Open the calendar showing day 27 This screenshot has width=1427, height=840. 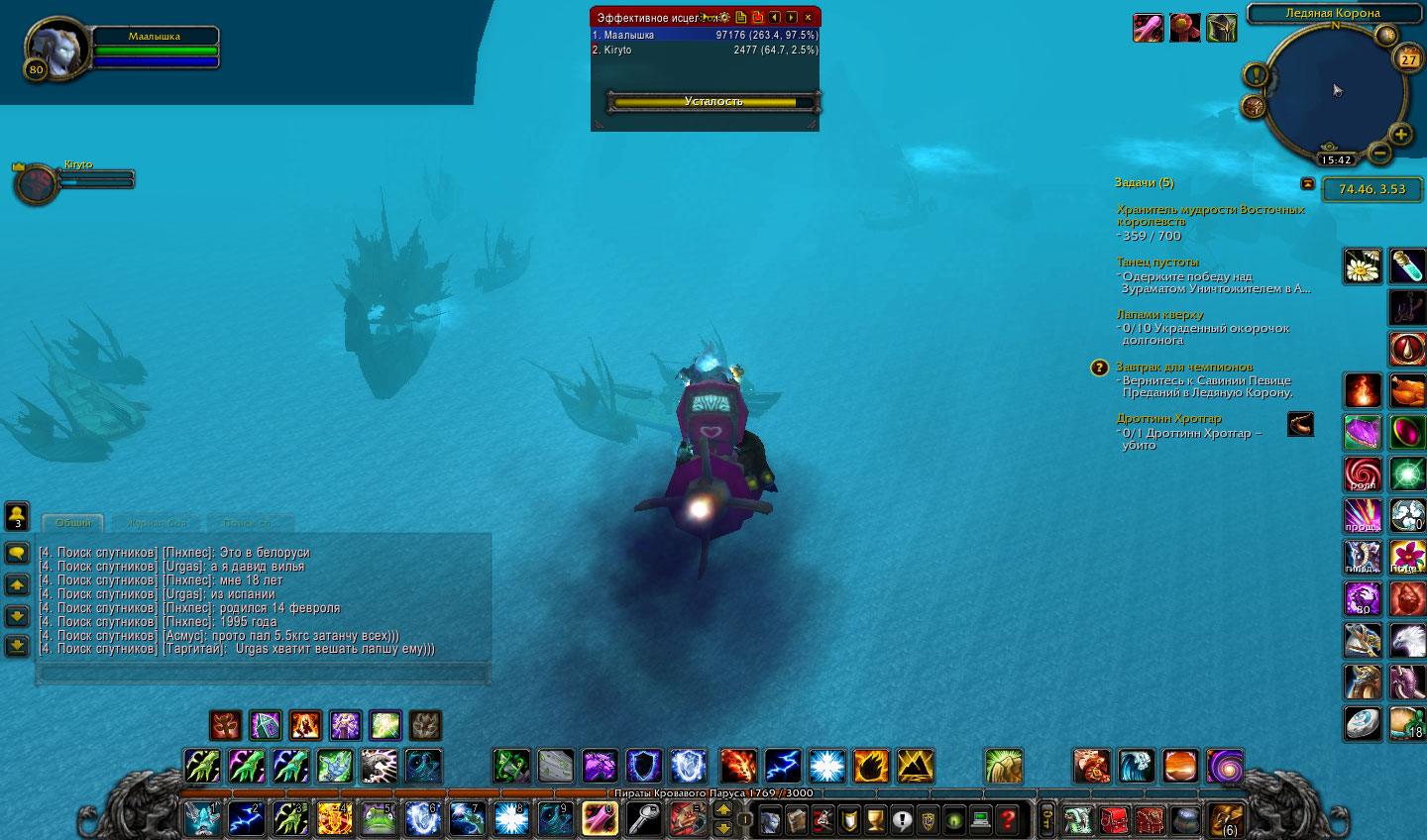pyautogui.click(x=1408, y=59)
